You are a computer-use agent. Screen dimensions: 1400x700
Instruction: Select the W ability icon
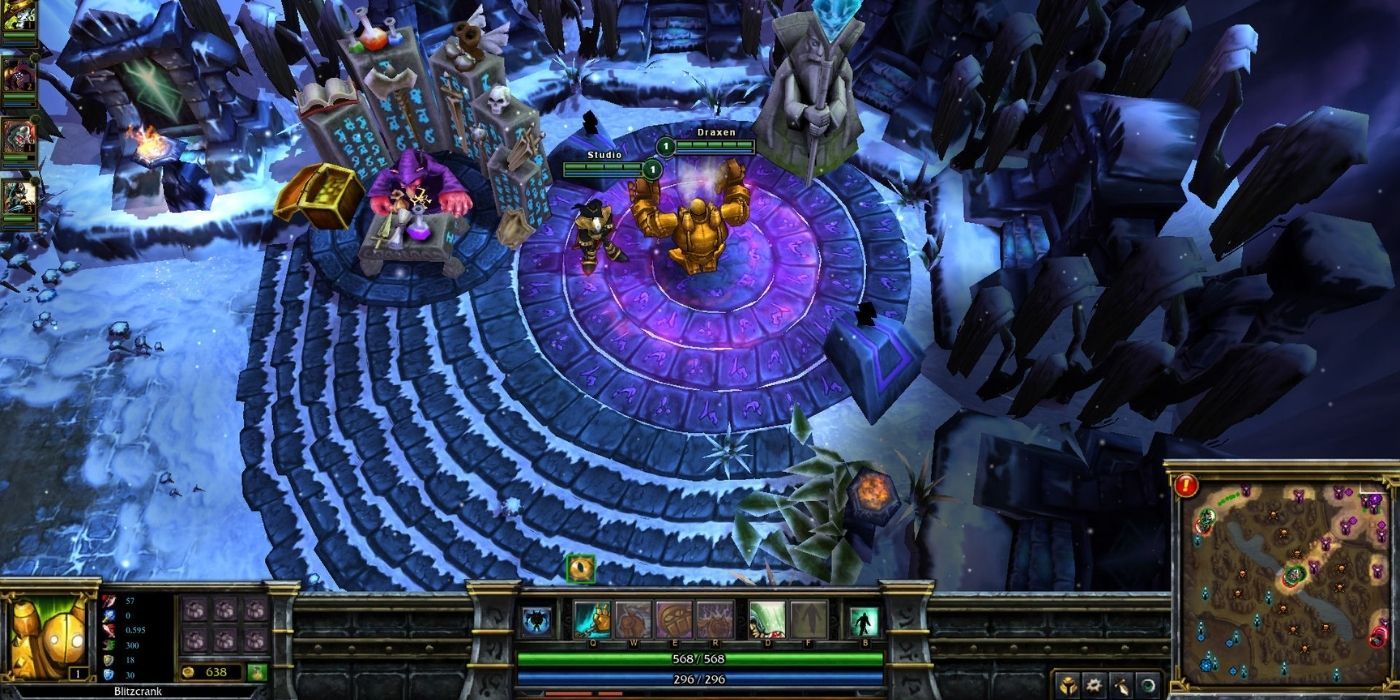point(633,620)
